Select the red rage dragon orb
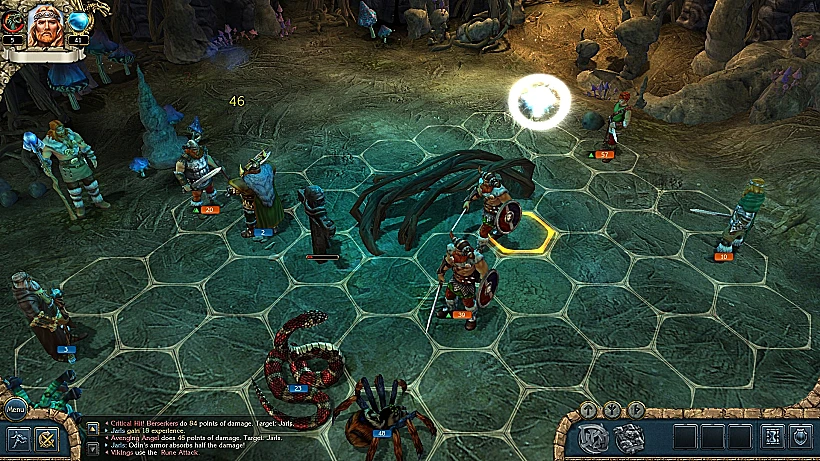Viewport: 820px width, 461px height. (x=11, y=20)
